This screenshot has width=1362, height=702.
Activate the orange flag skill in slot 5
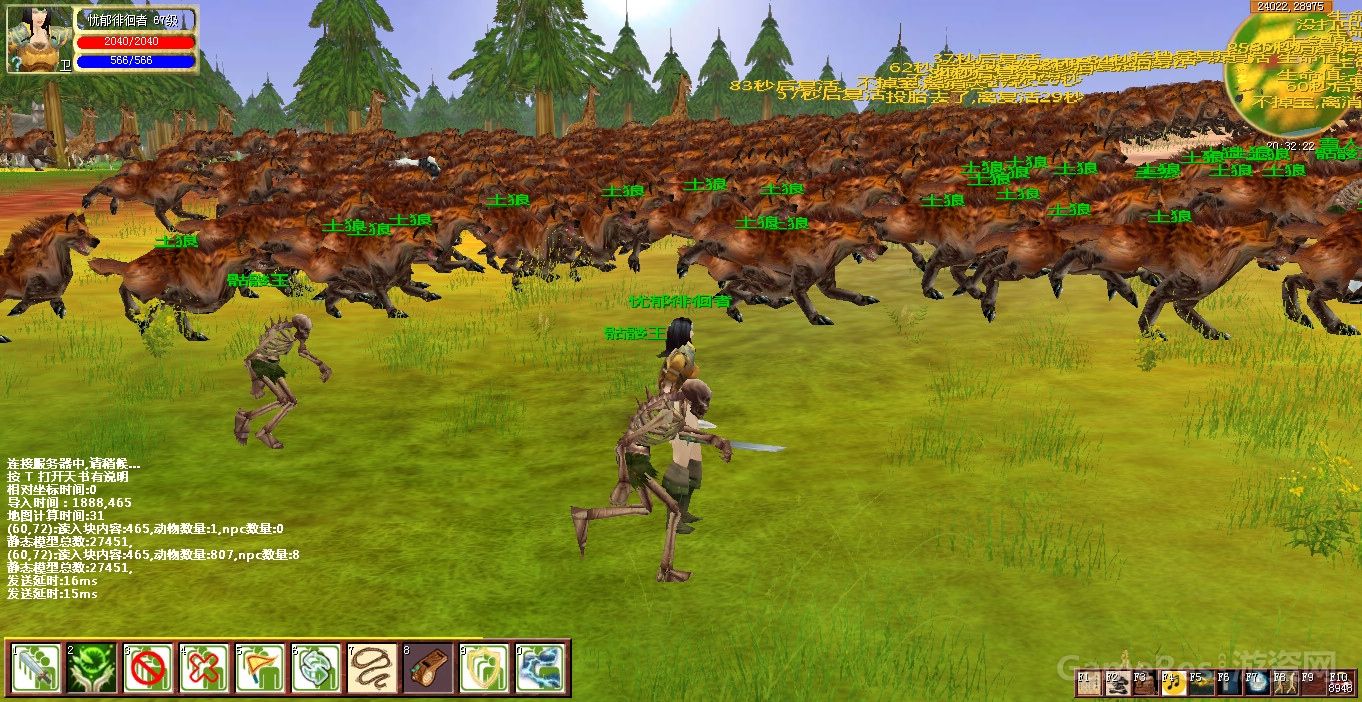260,667
